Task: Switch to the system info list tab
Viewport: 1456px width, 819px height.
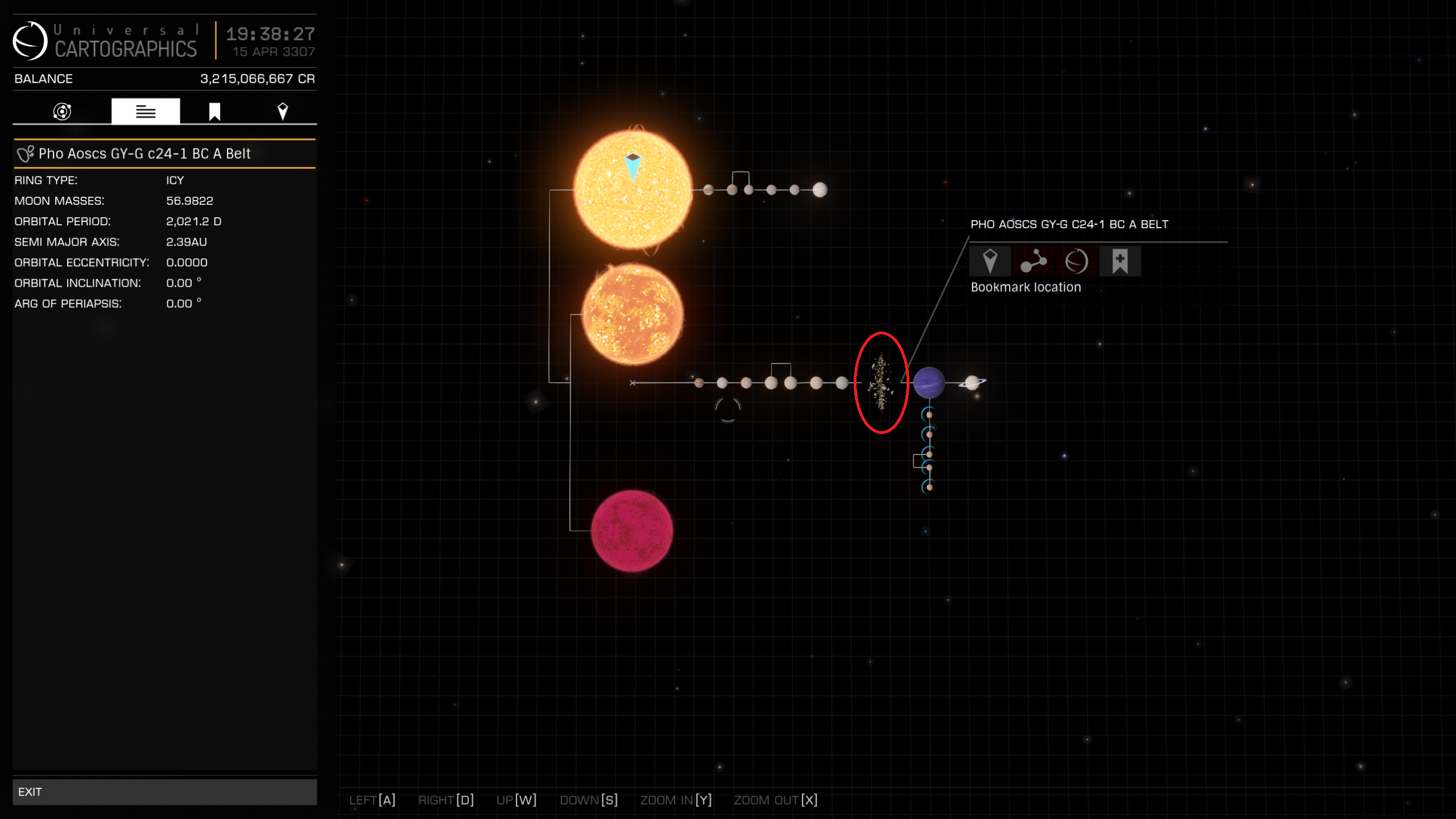Action: 146,110
